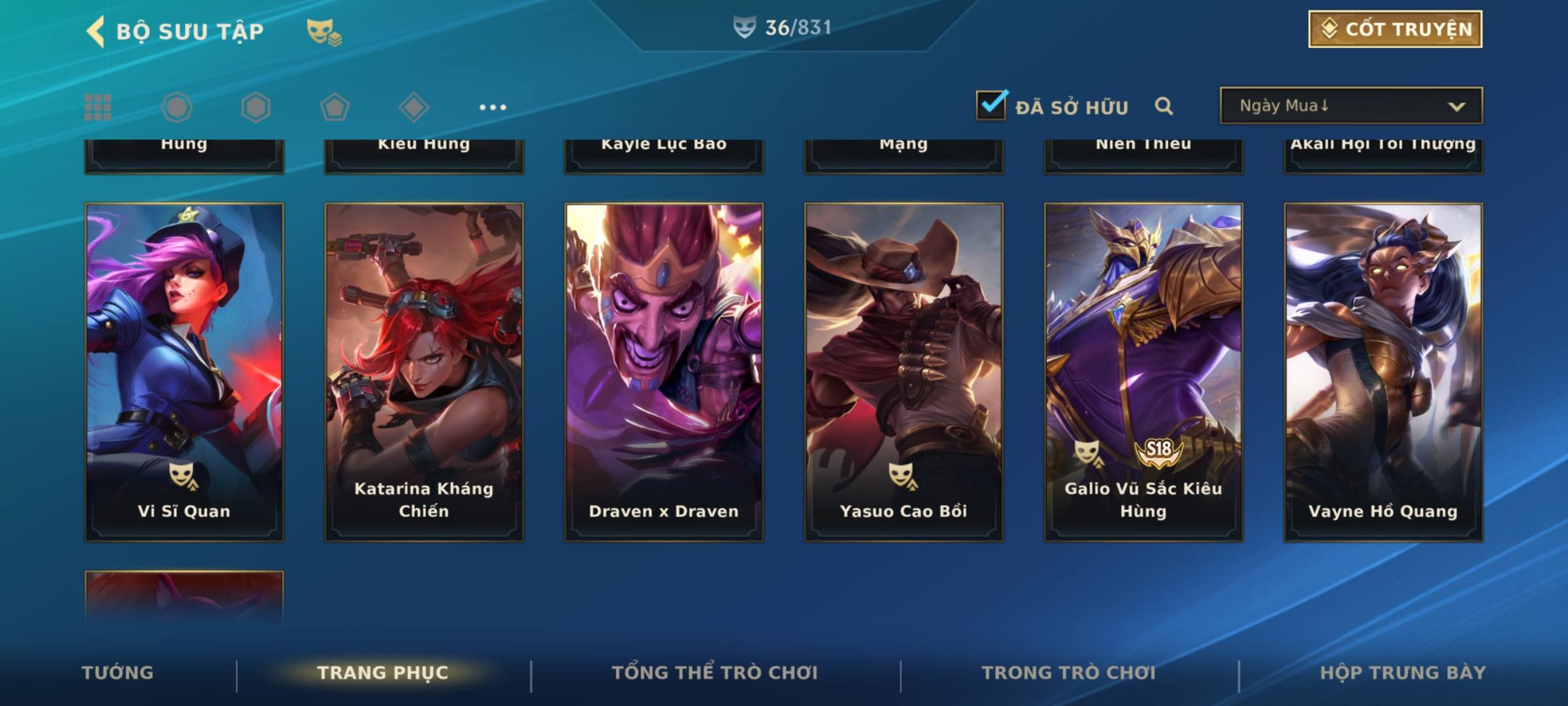Switch to the Tổng Thể Trò Chơi tab
The height and width of the screenshot is (706, 1568).
[x=715, y=673]
